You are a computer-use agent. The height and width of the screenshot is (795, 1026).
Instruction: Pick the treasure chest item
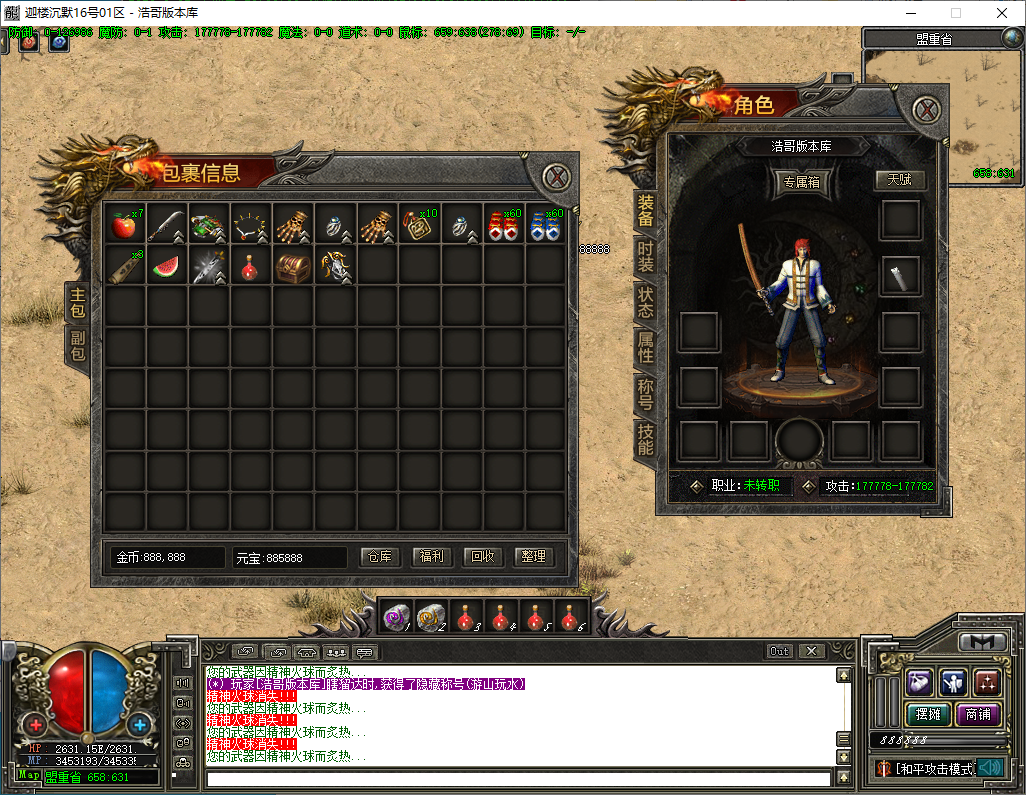tap(292, 266)
